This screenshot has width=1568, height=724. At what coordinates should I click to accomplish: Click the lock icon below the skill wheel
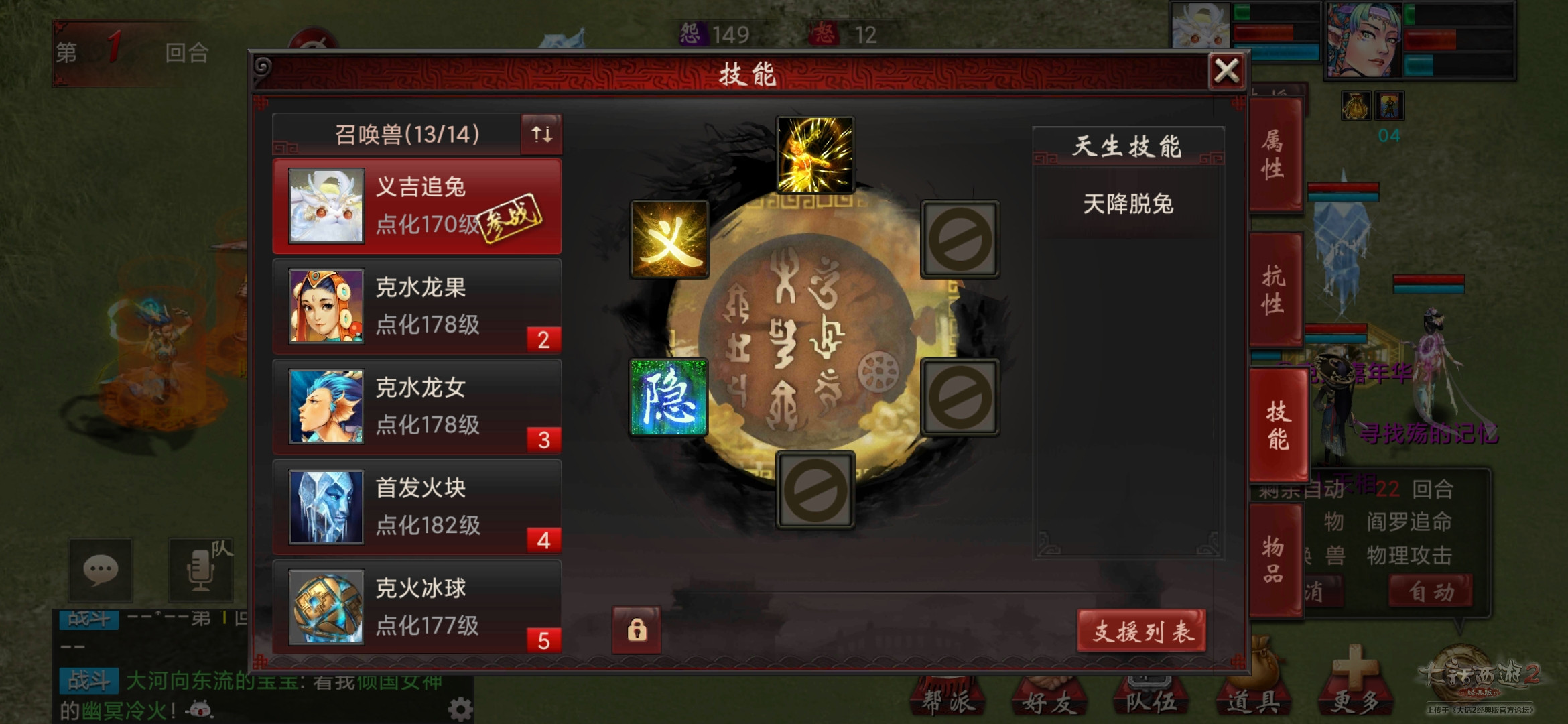(x=635, y=631)
